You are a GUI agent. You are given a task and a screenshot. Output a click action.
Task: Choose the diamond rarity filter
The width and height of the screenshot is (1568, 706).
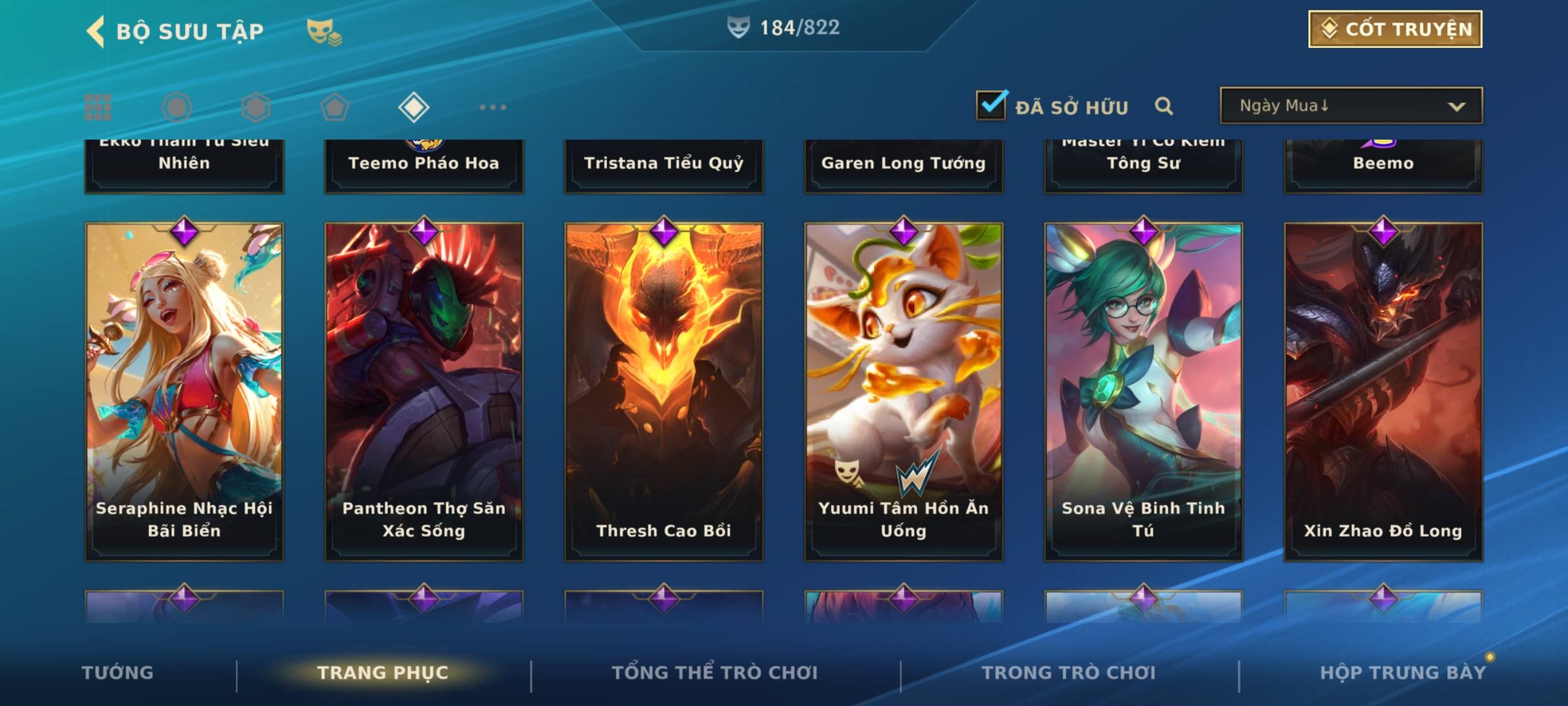click(x=414, y=107)
